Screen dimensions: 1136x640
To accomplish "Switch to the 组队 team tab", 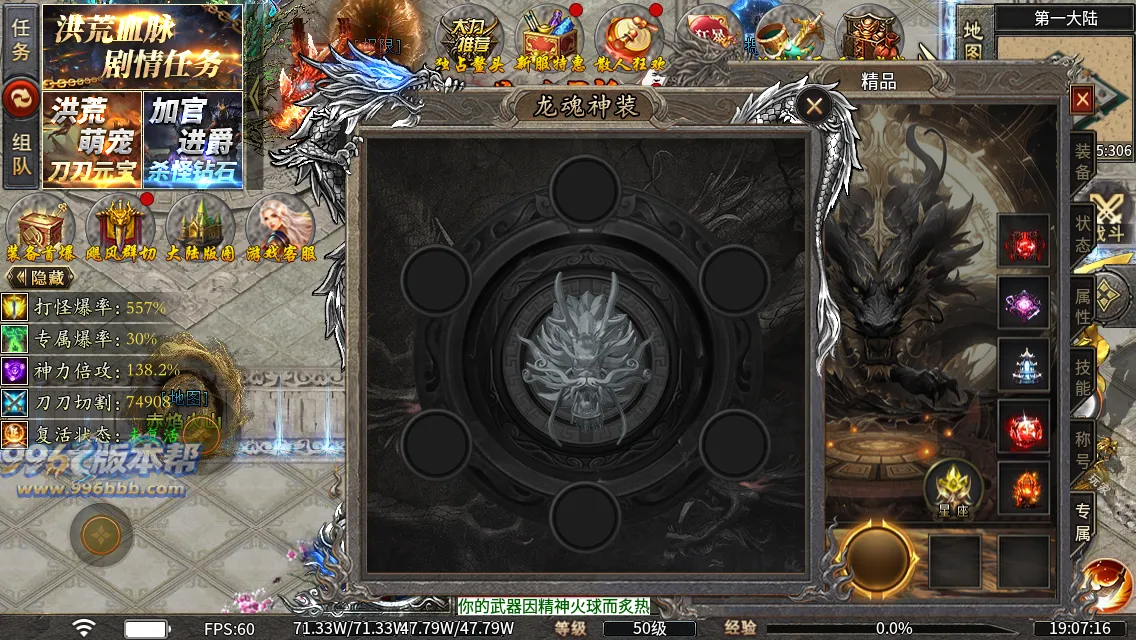I will click(x=20, y=155).
